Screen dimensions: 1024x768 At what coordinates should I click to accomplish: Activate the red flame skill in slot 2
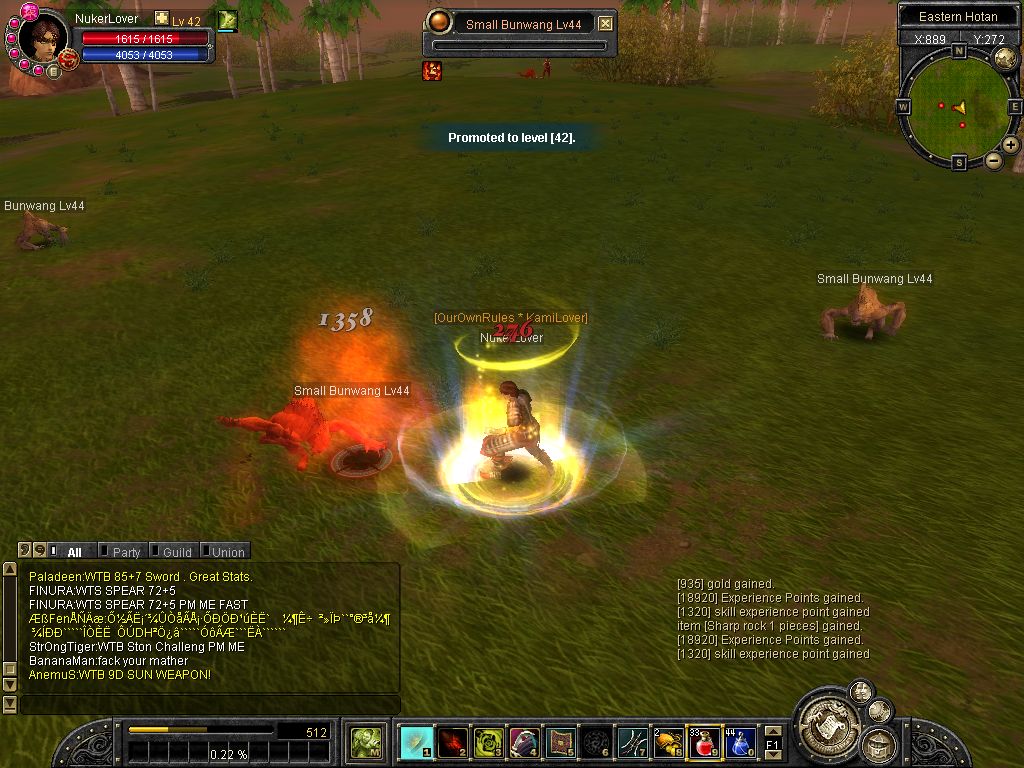point(452,742)
